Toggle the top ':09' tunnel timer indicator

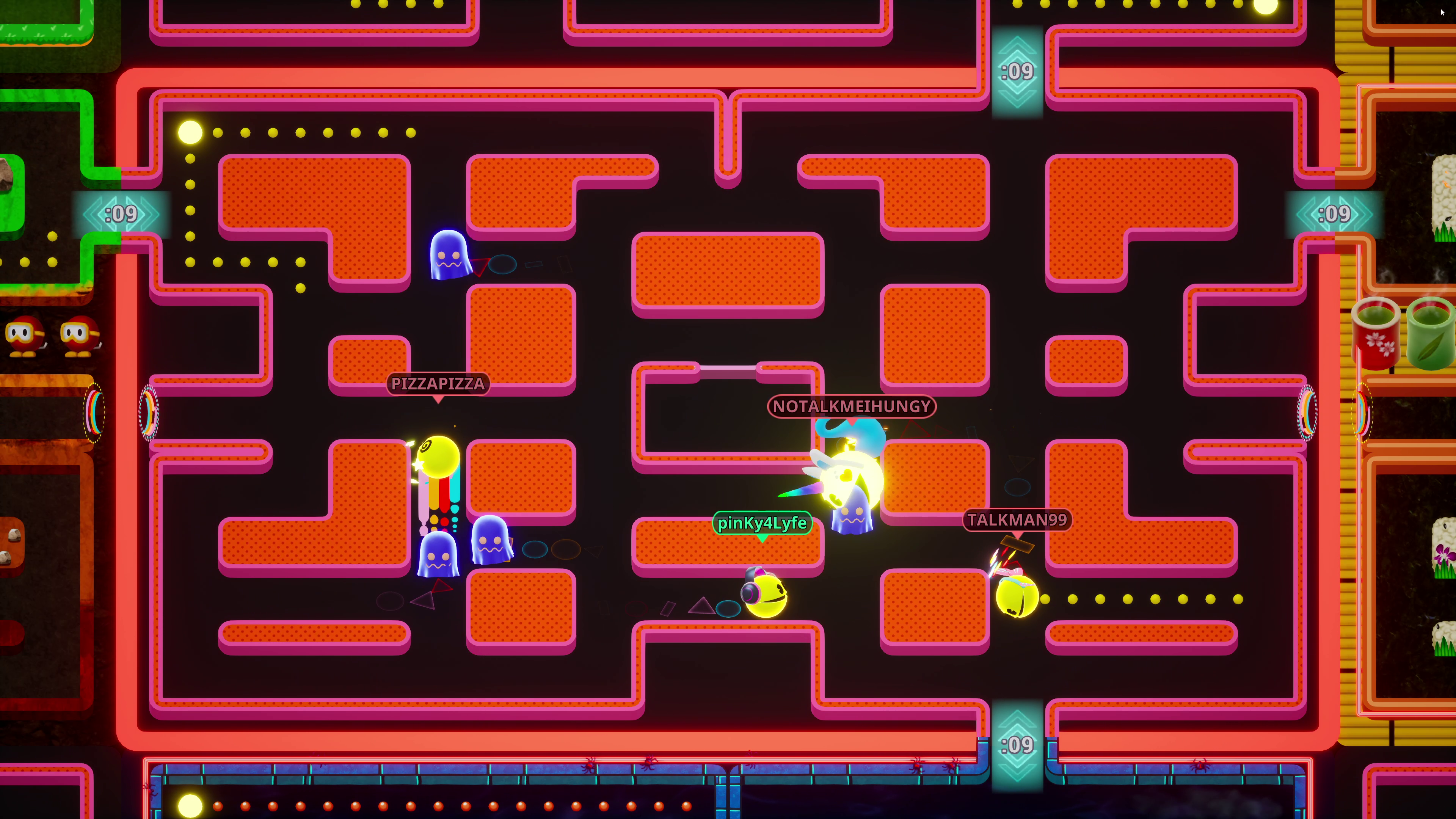click(x=1017, y=71)
